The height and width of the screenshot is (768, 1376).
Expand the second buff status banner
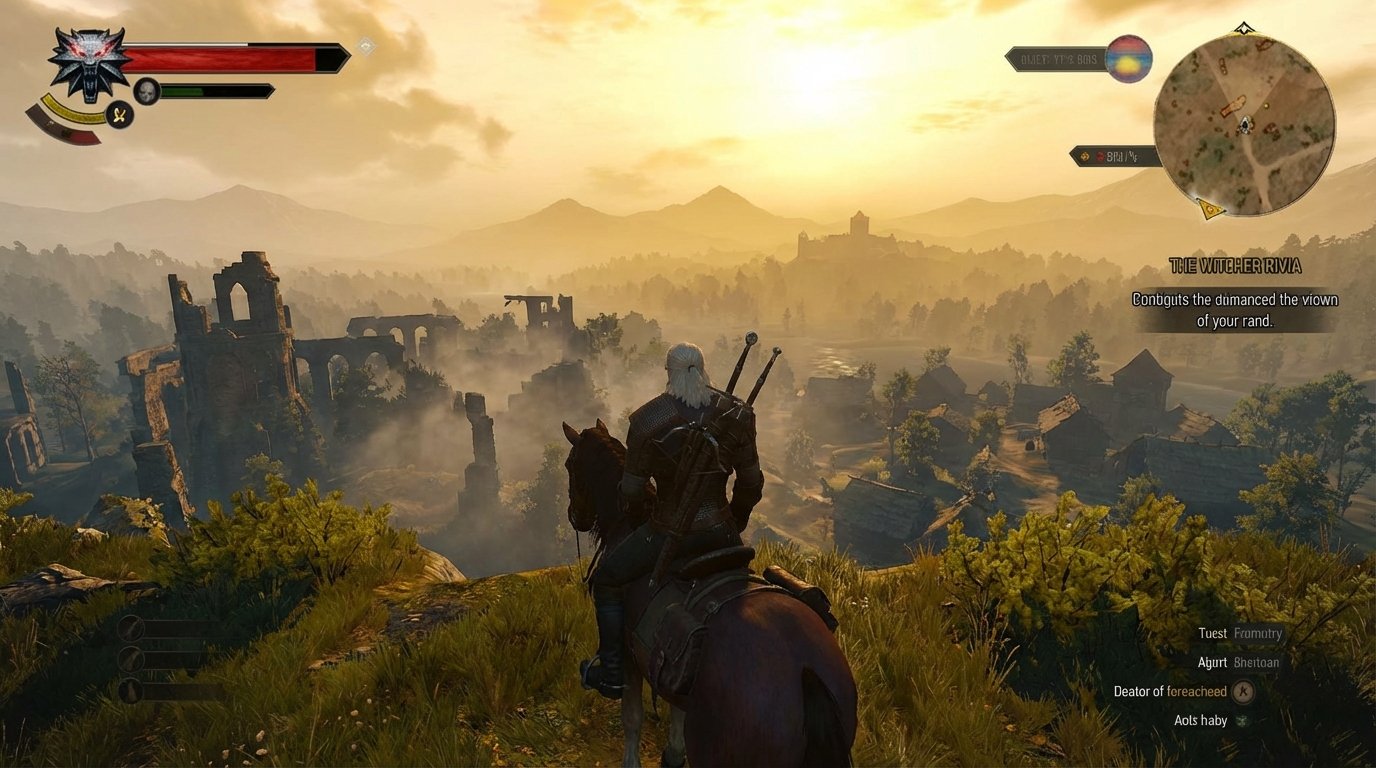click(x=1113, y=156)
